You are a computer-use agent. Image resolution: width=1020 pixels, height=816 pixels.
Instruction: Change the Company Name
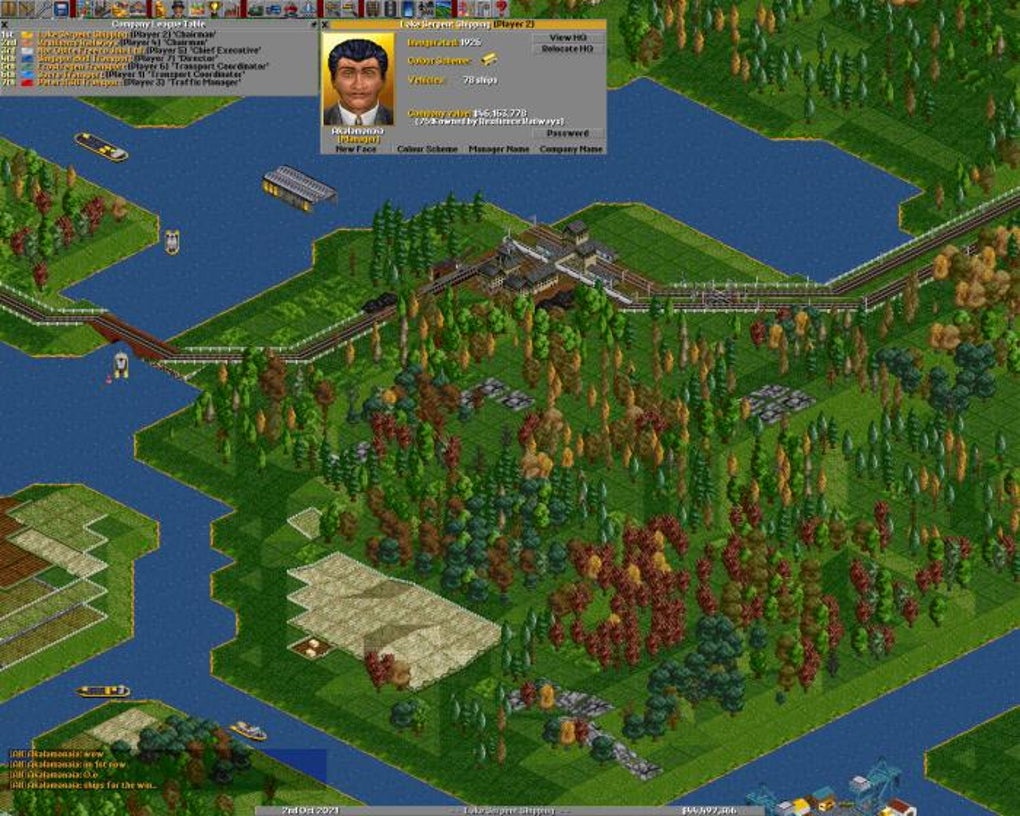tap(571, 149)
